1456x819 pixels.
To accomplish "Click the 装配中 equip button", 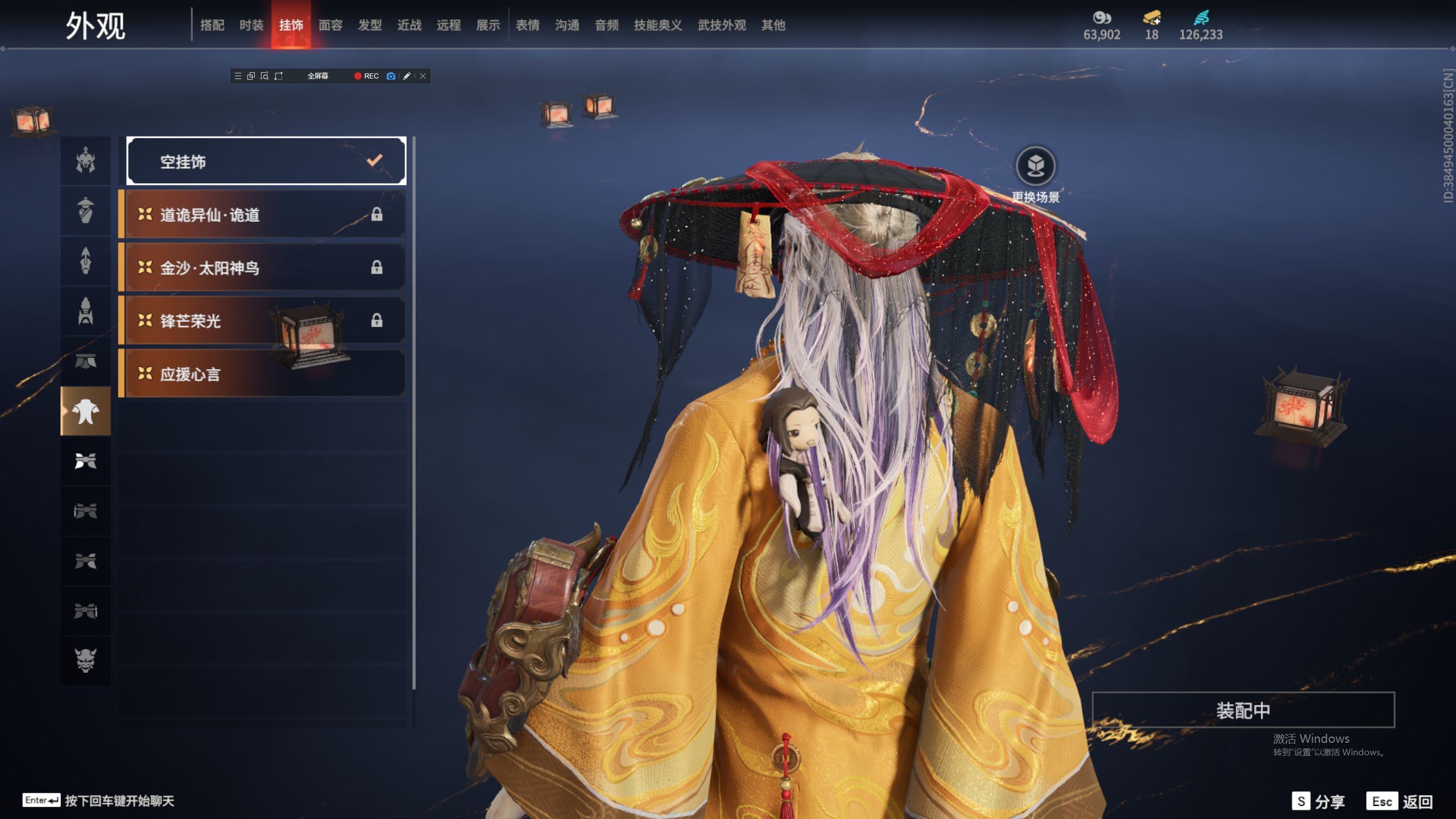I will coord(1243,710).
